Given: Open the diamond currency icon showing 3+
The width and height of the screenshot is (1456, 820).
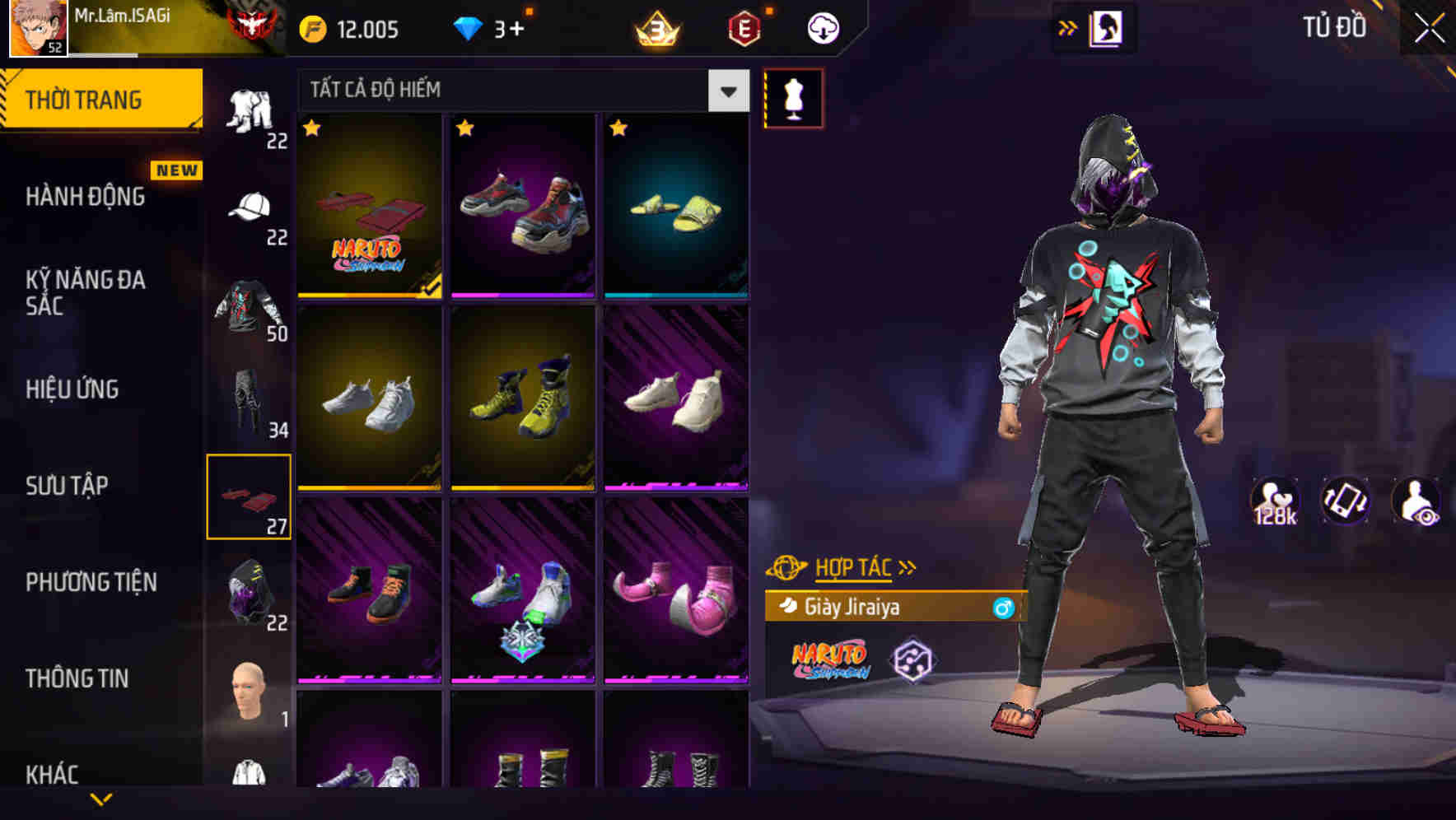Looking at the screenshot, I should (469, 27).
